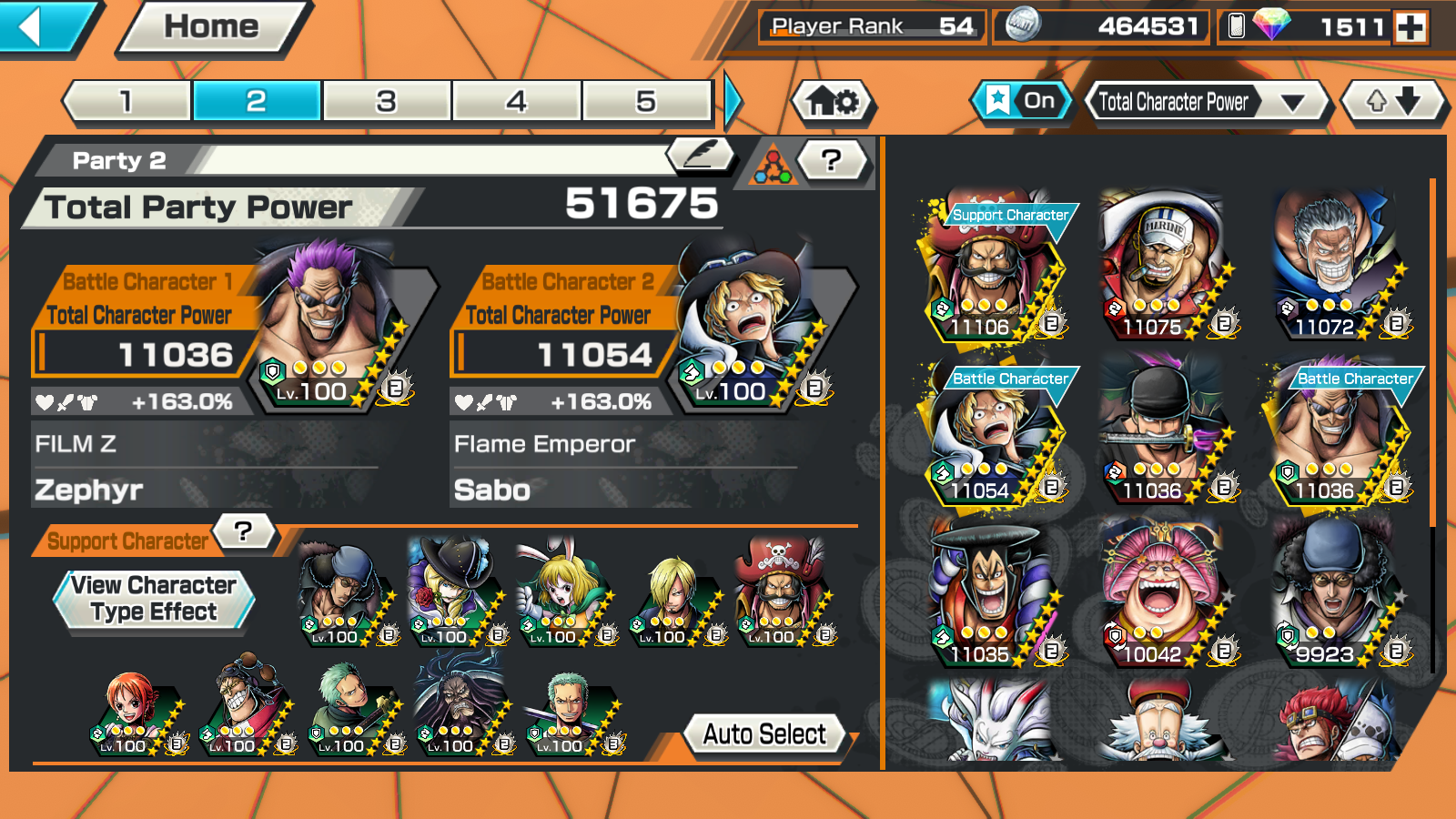
Task: Pick the 11075 power Marine character
Action: coord(1161,266)
